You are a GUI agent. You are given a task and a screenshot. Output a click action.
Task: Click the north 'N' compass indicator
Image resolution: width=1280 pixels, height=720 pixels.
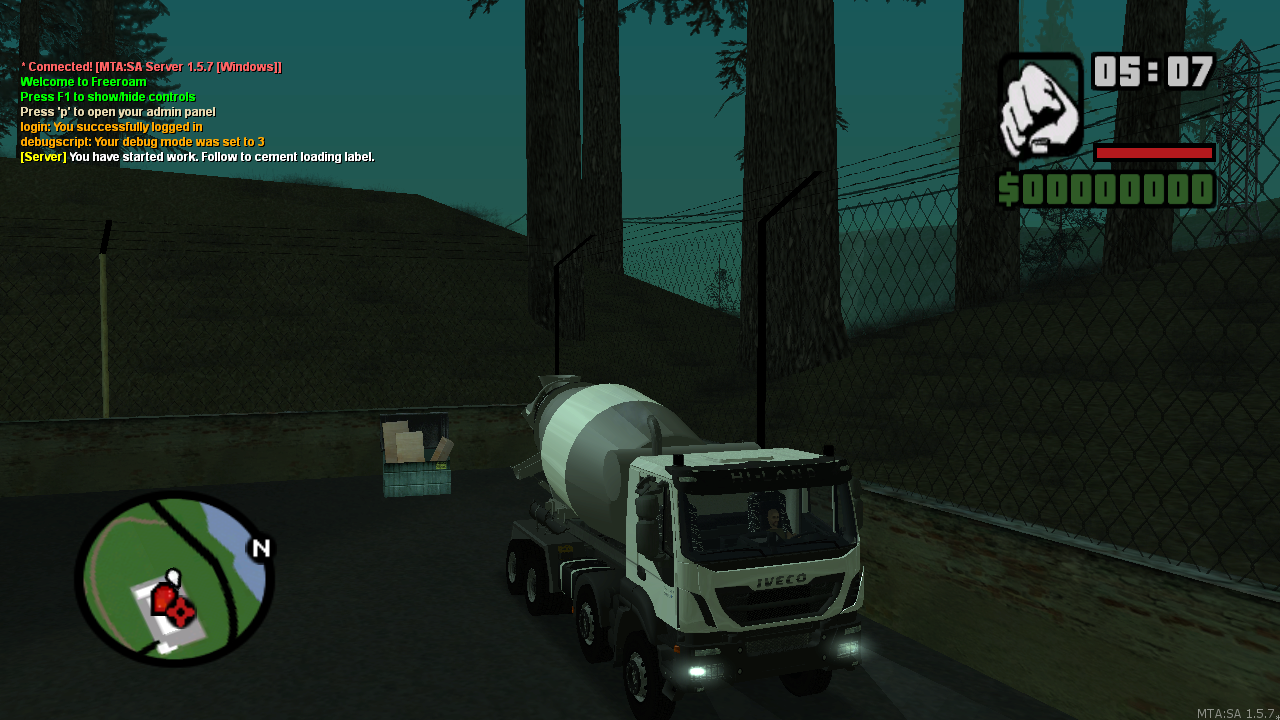[261, 548]
